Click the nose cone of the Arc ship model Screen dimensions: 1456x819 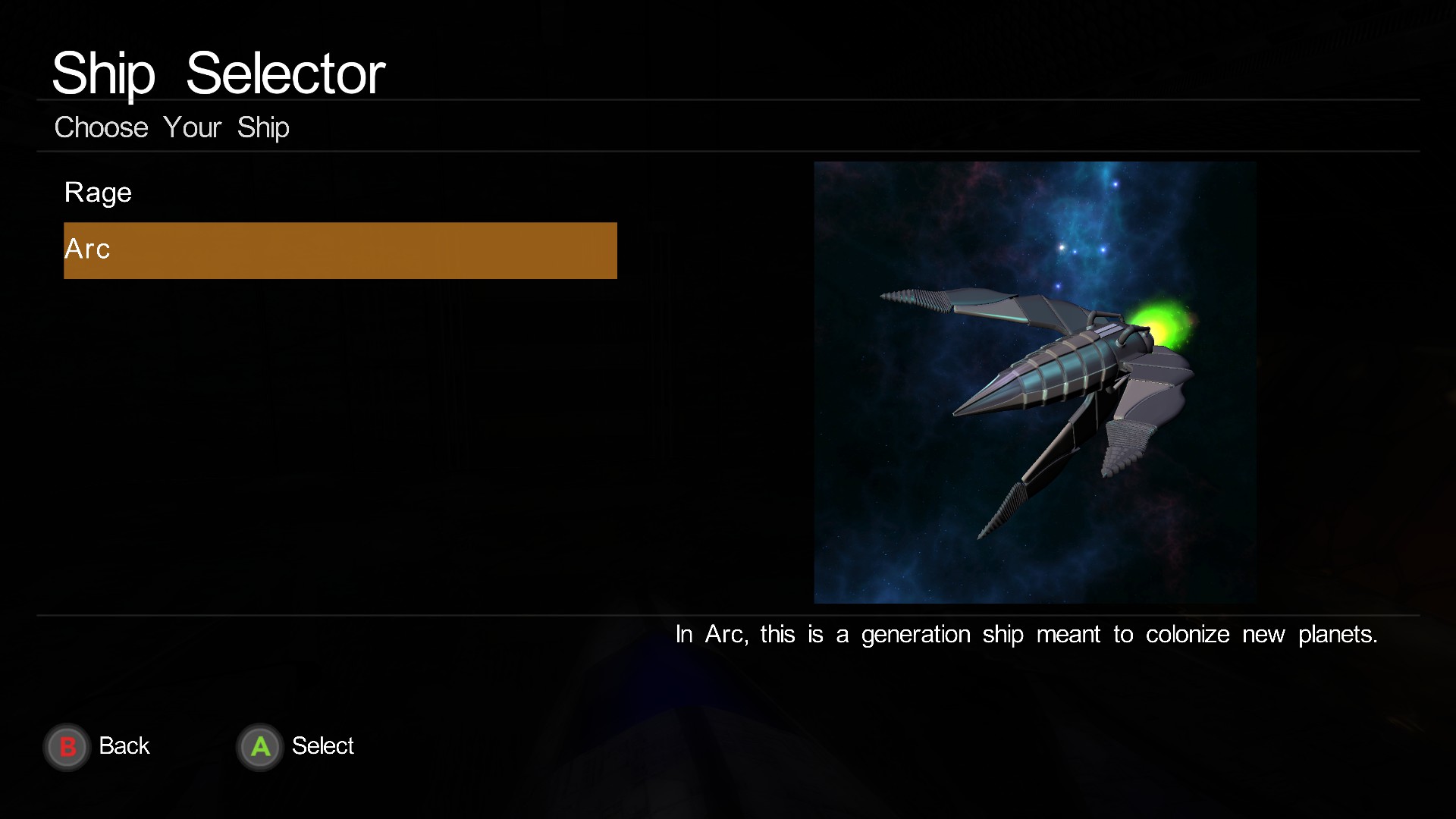point(986,394)
